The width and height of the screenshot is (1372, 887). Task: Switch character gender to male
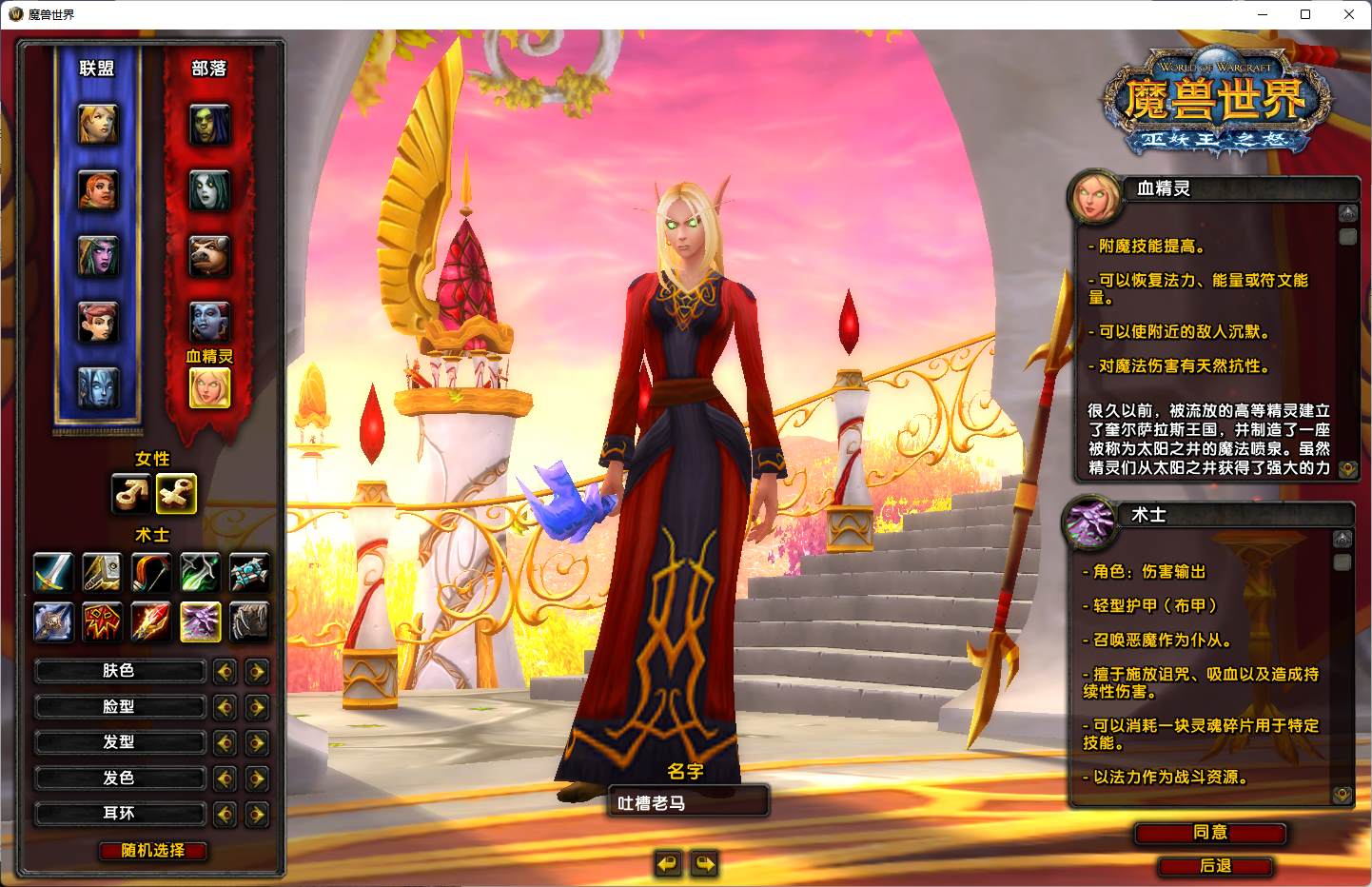tap(130, 493)
